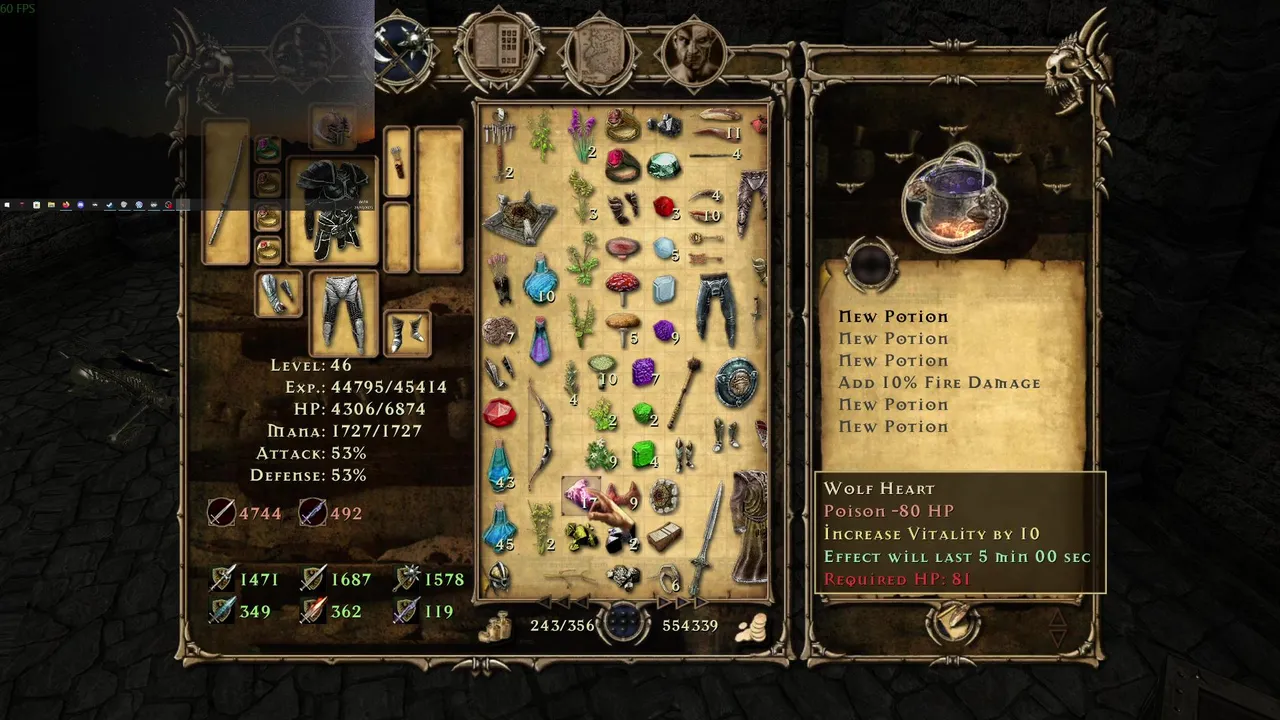Image resolution: width=1280 pixels, height=720 pixels.
Task: Open the character face tab
Action: point(692,50)
